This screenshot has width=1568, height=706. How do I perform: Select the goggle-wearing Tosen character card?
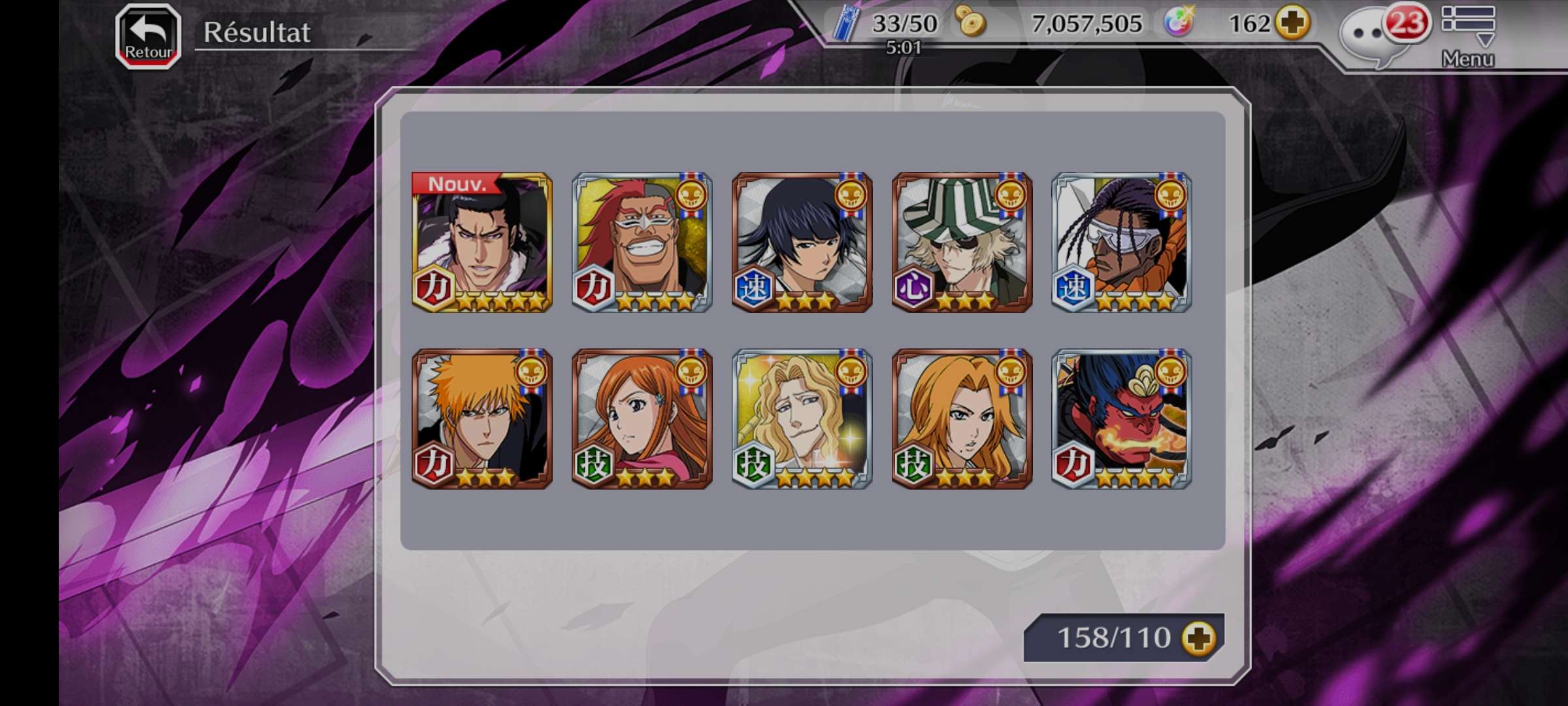click(1122, 243)
